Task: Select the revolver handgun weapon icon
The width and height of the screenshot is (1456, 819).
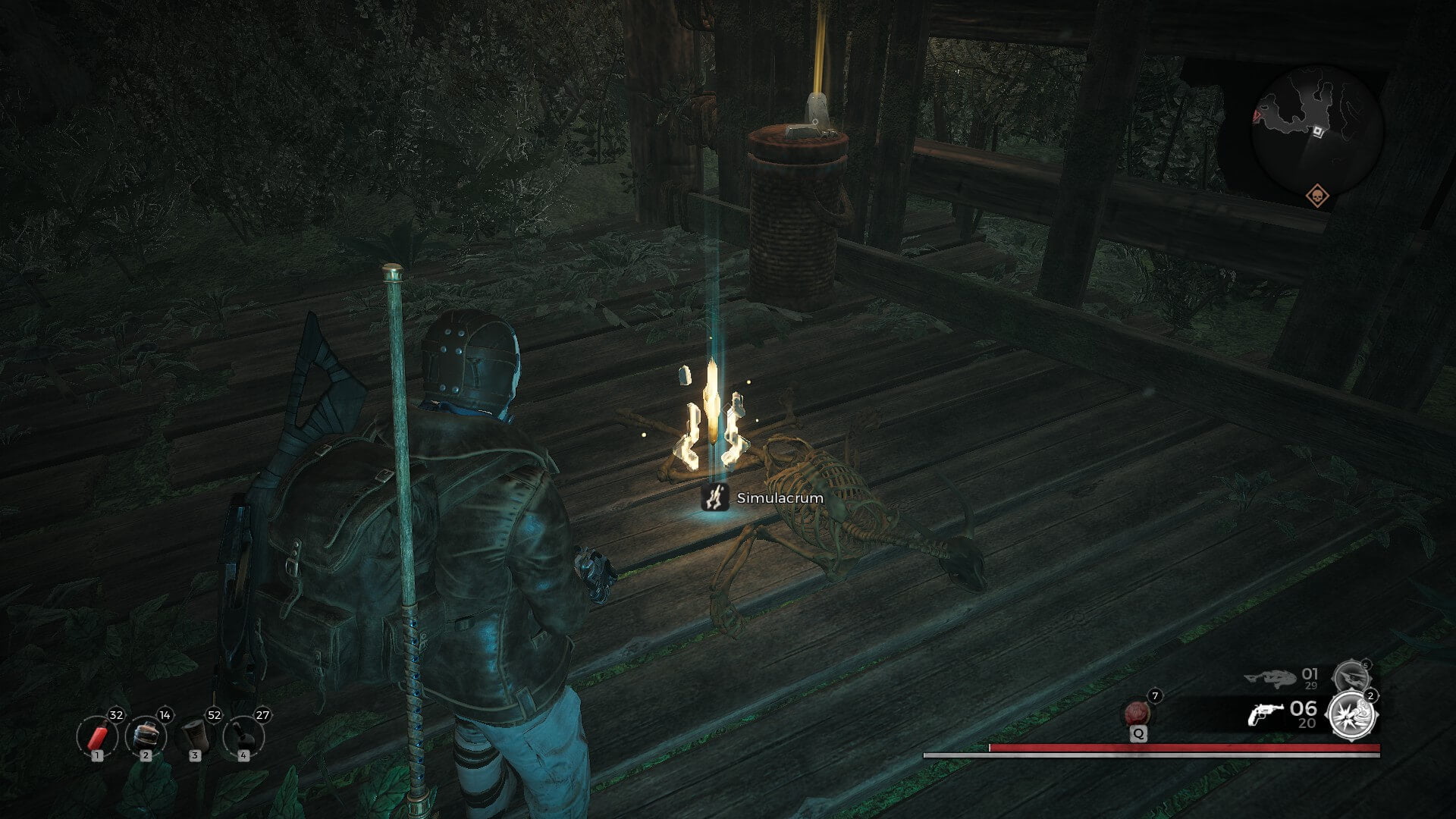Action: (1265, 714)
